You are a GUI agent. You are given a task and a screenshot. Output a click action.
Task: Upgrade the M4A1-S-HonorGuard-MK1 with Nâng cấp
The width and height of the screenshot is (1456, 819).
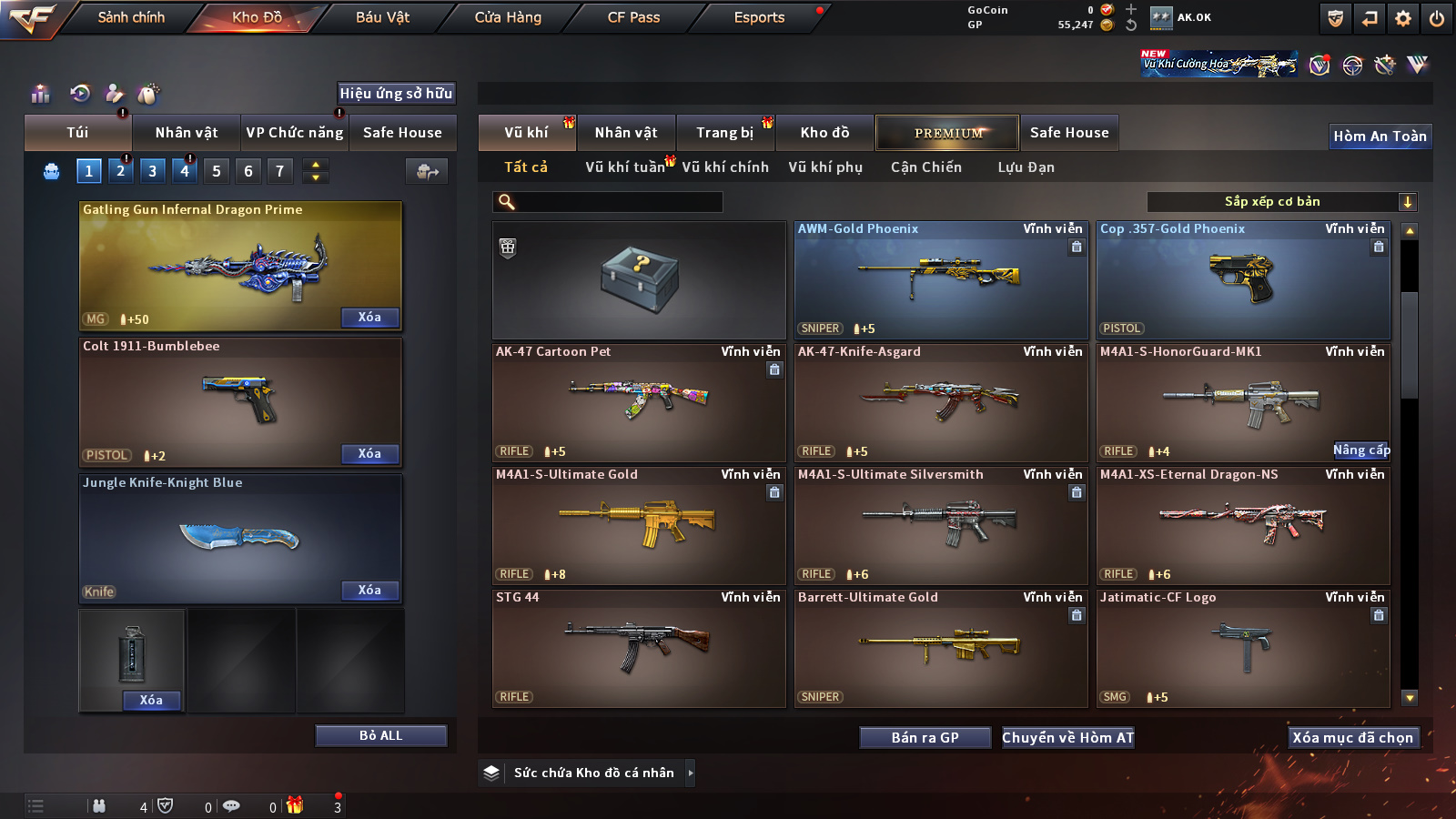(x=1361, y=450)
